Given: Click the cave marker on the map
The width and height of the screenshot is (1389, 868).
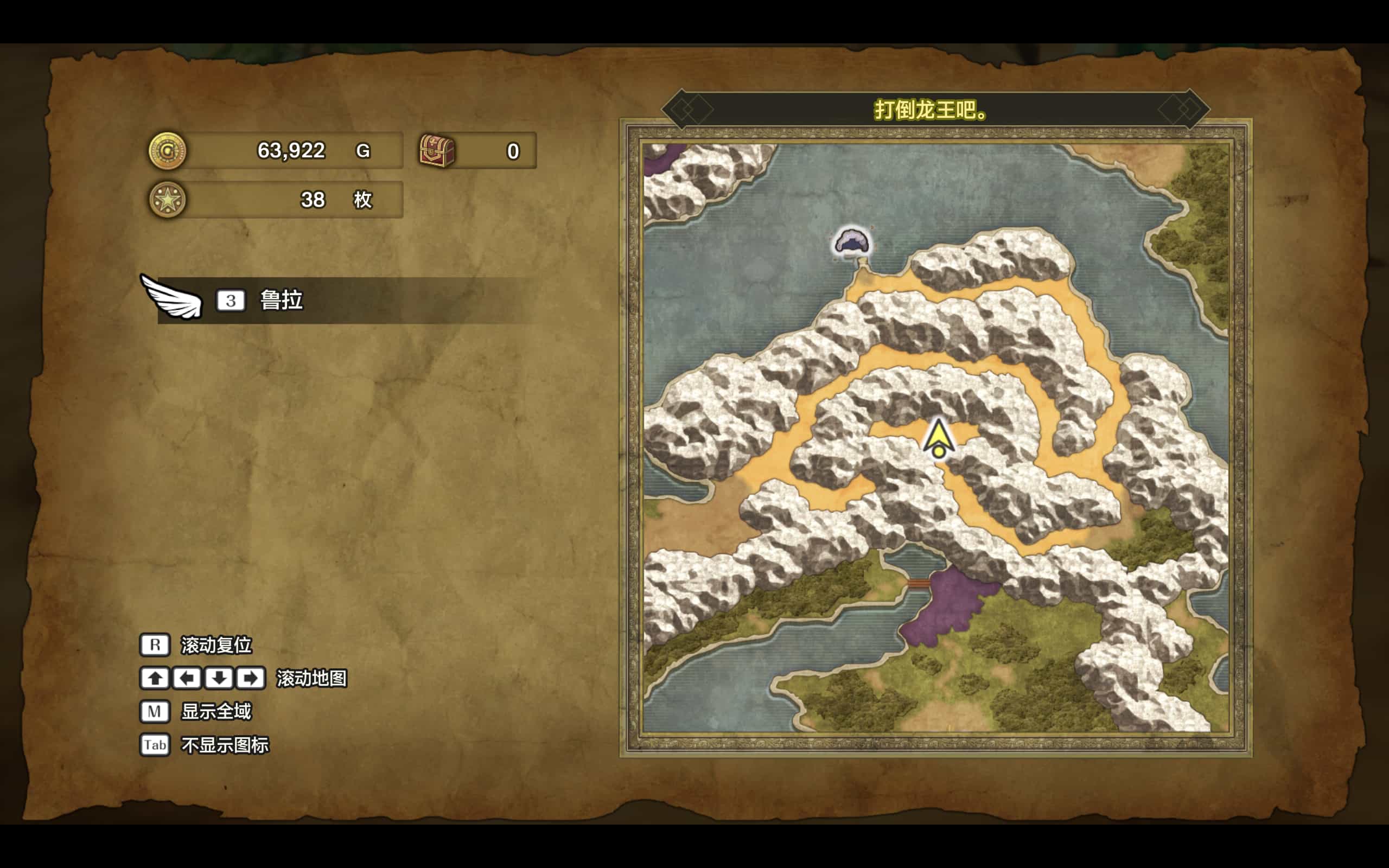Looking at the screenshot, I should coord(852,242).
